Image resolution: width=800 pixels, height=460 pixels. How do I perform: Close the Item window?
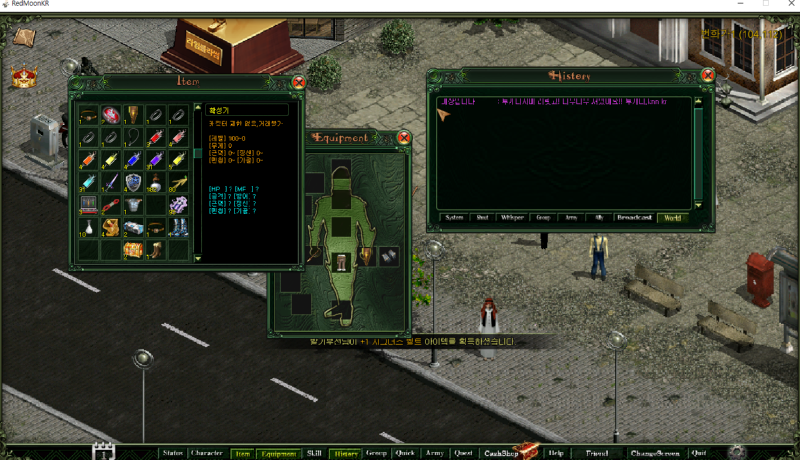click(x=298, y=83)
